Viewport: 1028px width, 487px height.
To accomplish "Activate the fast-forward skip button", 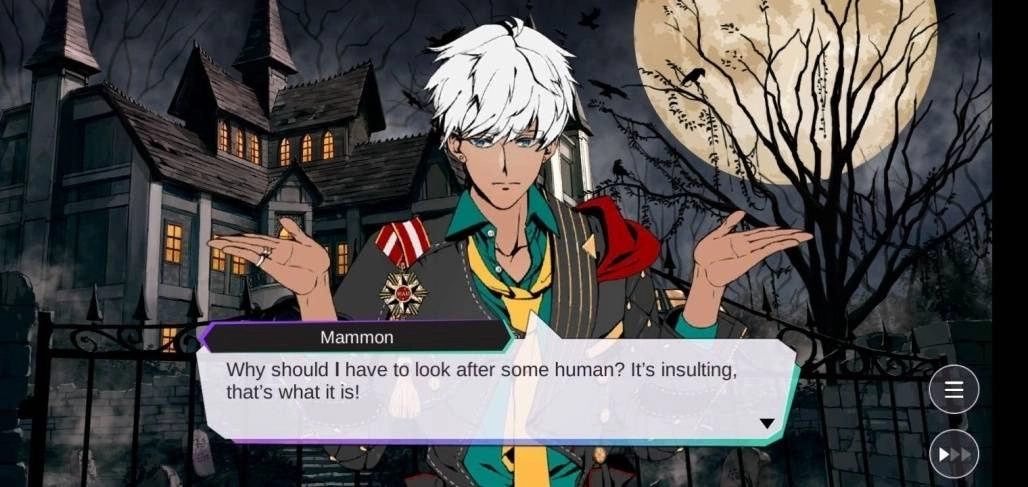I will pyautogui.click(x=953, y=455).
